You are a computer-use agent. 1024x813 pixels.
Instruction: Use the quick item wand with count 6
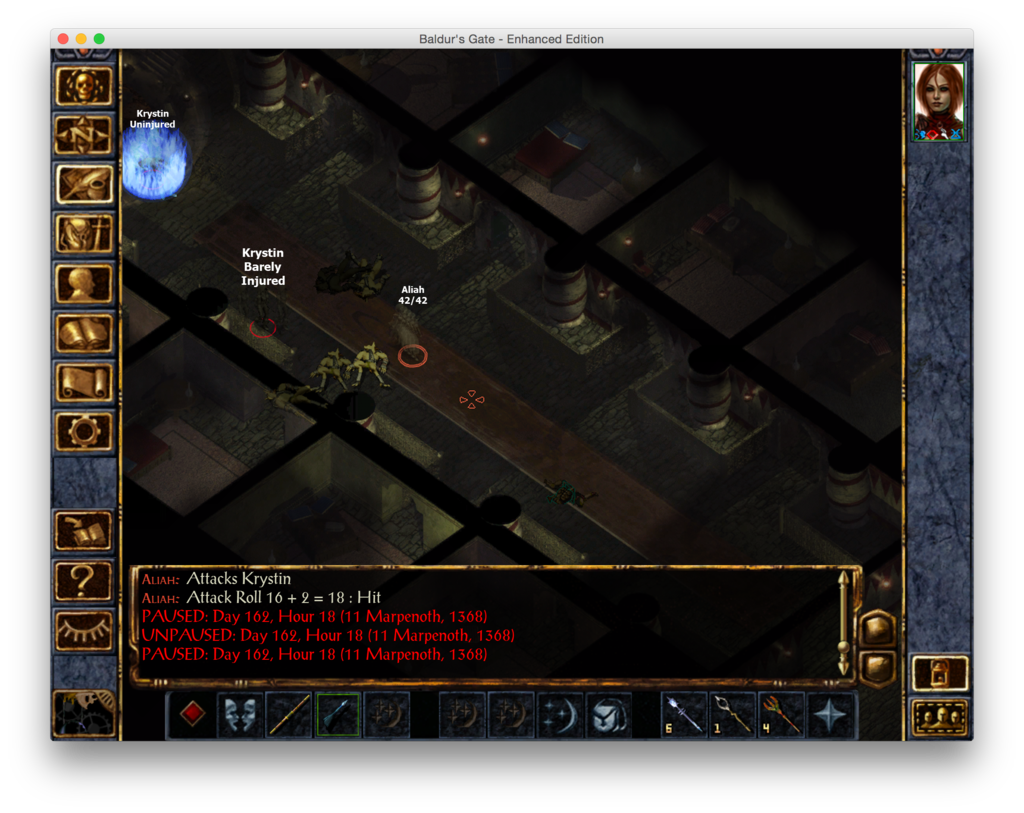coord(685,715)
